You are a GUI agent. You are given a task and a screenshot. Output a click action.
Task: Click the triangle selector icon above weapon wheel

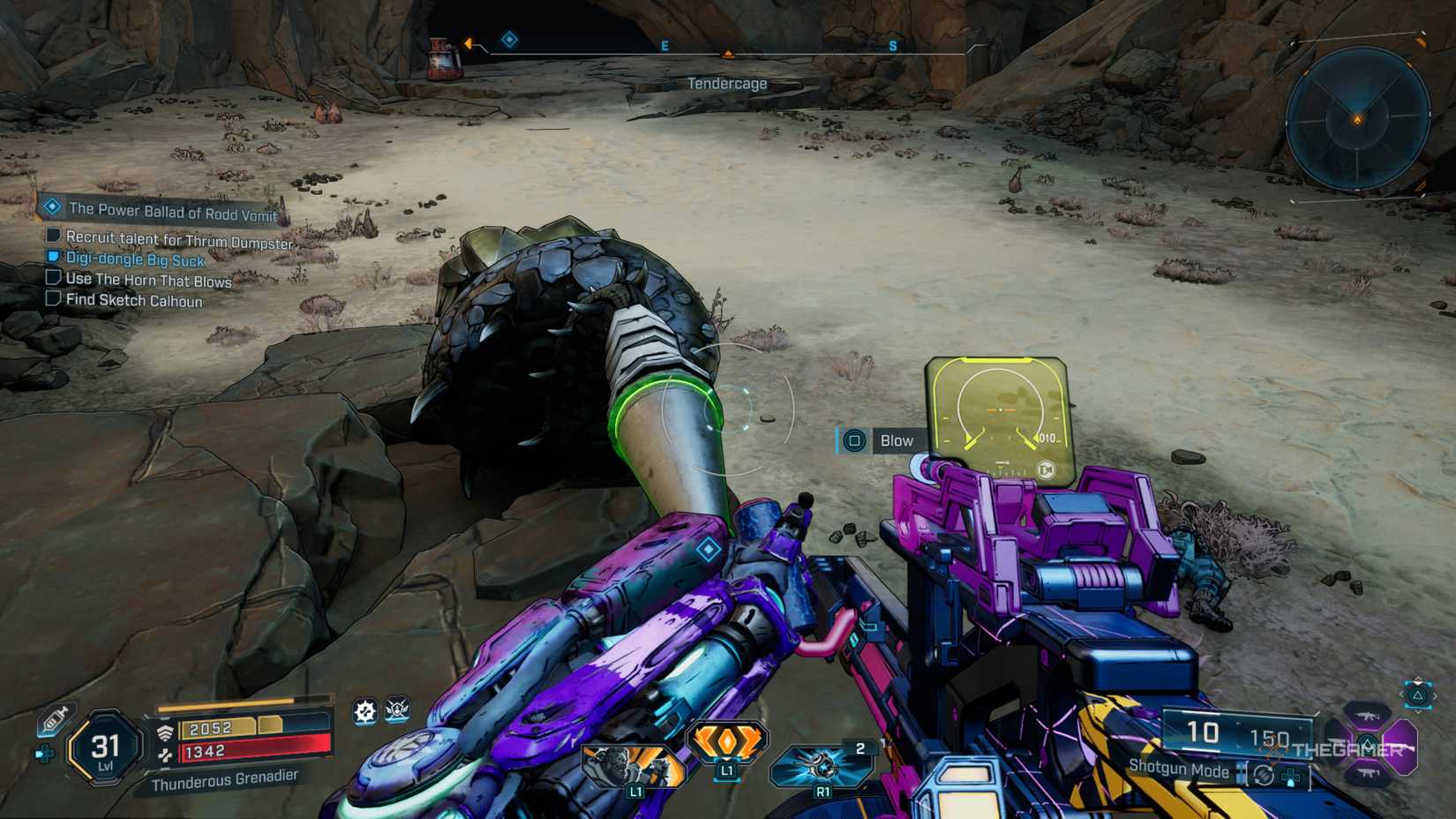coord(1418,695)
